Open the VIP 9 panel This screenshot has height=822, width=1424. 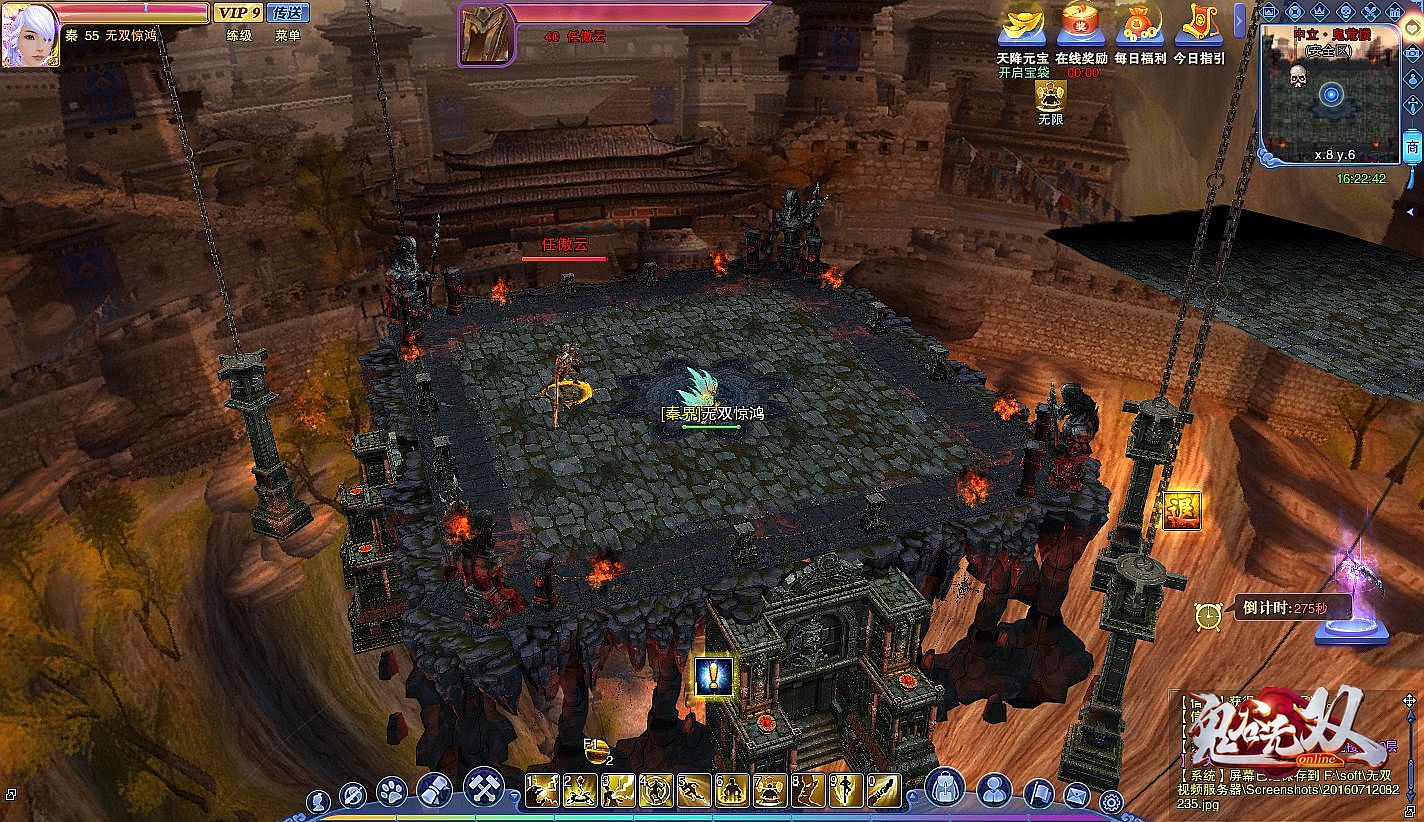click(238, 13)
